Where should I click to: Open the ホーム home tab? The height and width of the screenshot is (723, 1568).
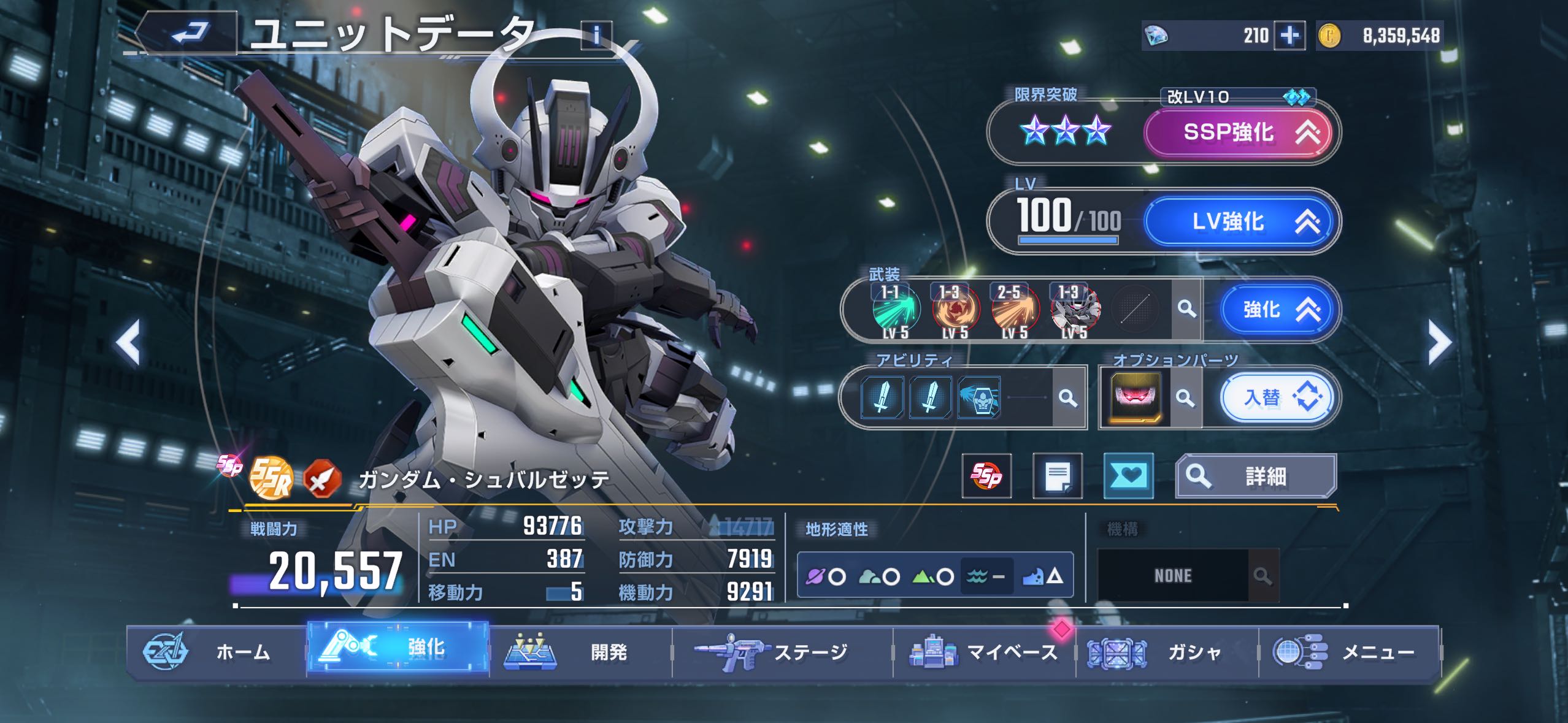coord(216,652)
